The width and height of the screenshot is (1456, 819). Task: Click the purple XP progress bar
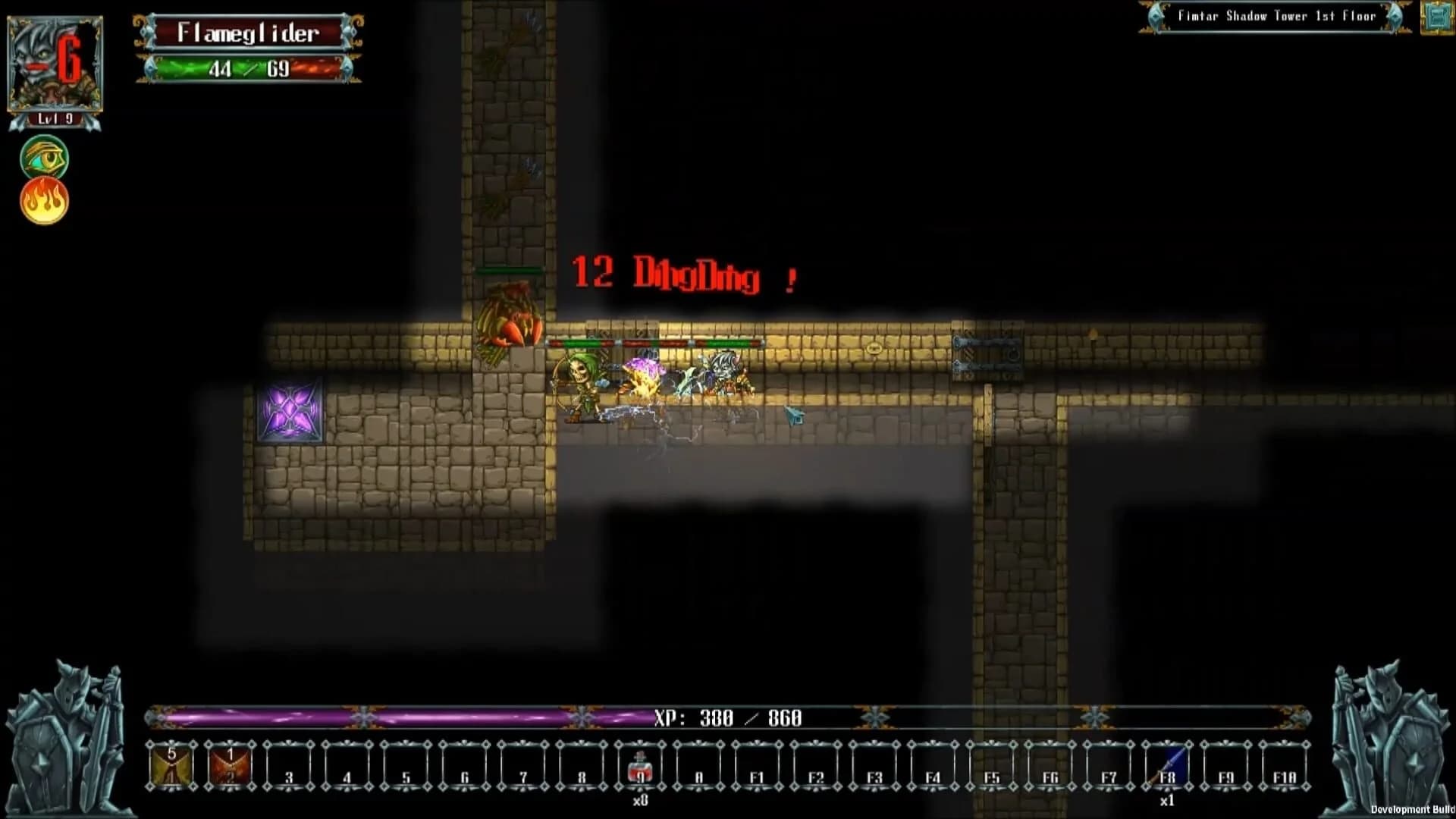click(379, 716)
